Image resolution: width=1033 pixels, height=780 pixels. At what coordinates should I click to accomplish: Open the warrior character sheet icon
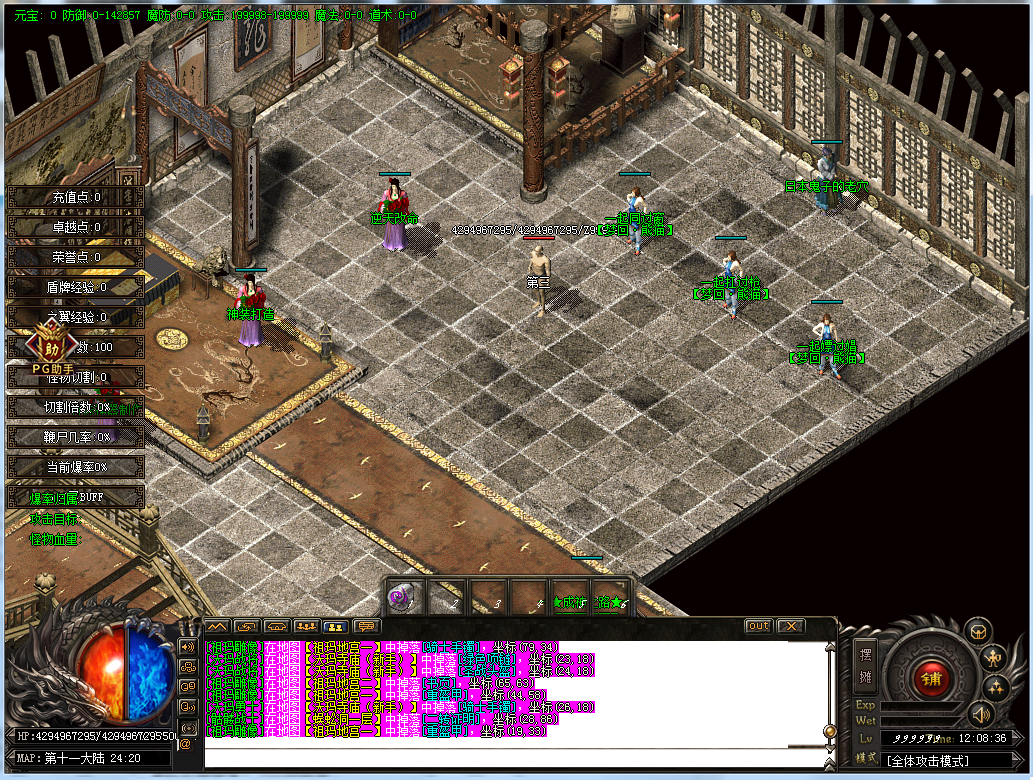tap(995, 657)
